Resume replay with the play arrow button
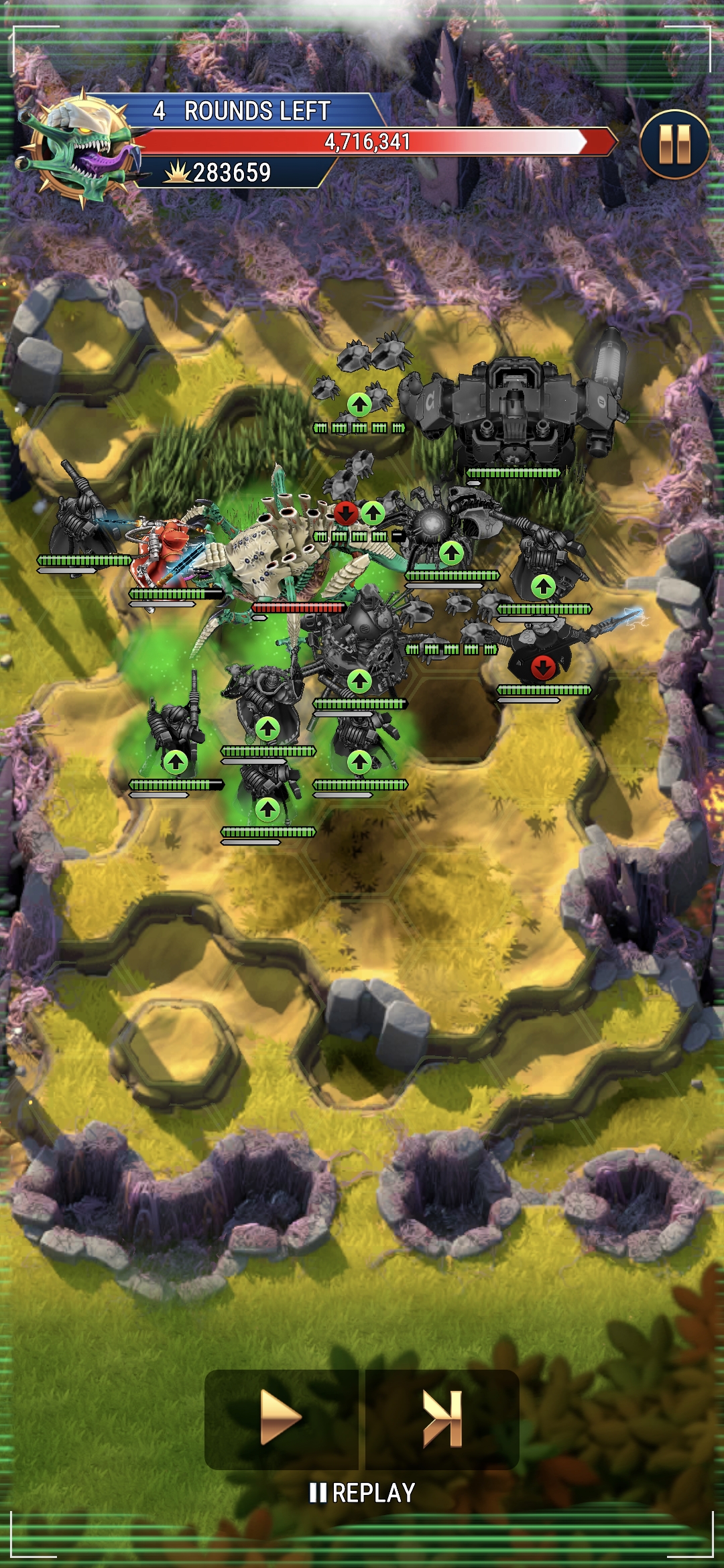Viewport: 724px width, 1568px height. tap(281, 1418)
